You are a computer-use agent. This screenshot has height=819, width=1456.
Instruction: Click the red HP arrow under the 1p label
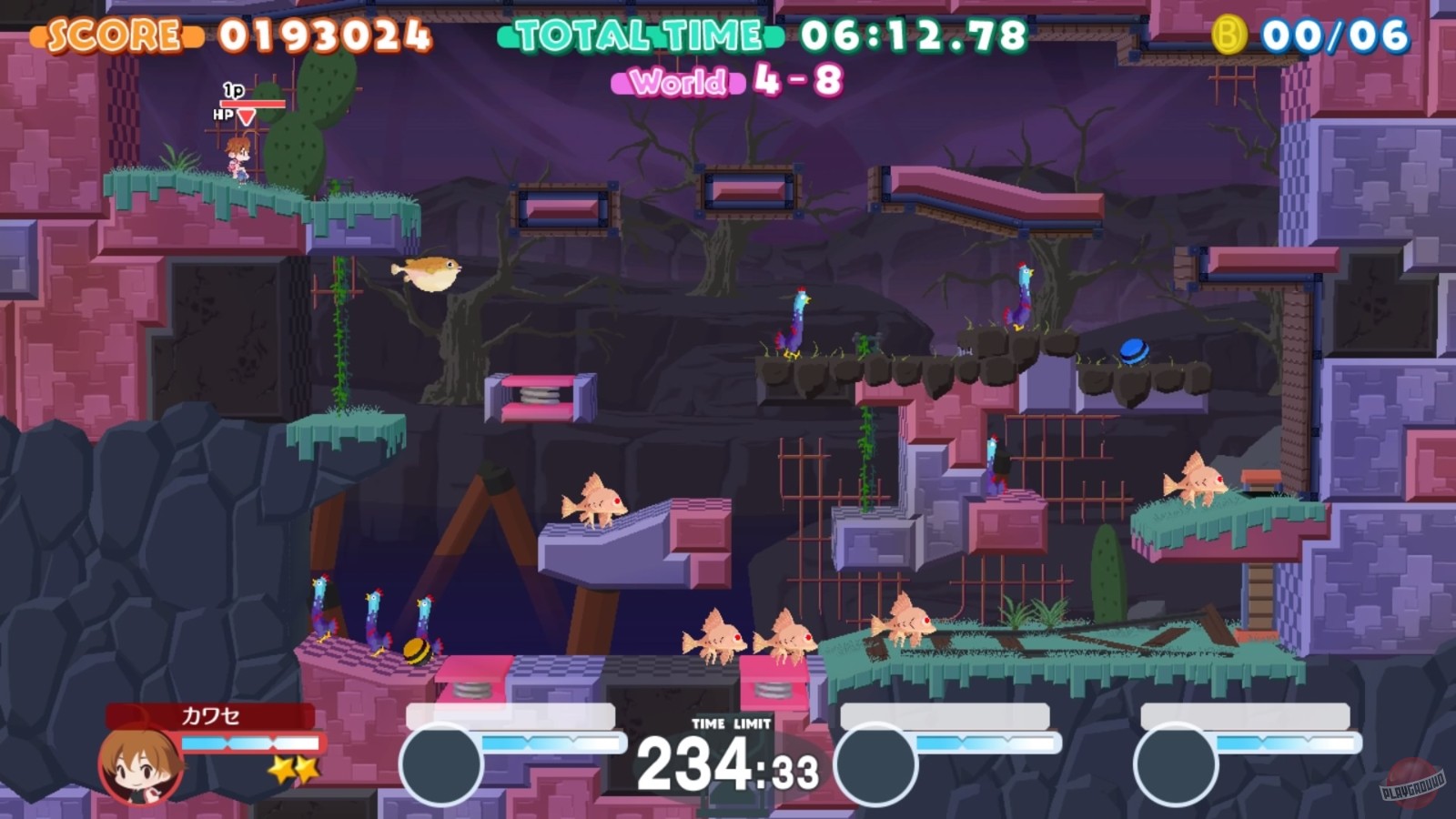click(245, 117)
